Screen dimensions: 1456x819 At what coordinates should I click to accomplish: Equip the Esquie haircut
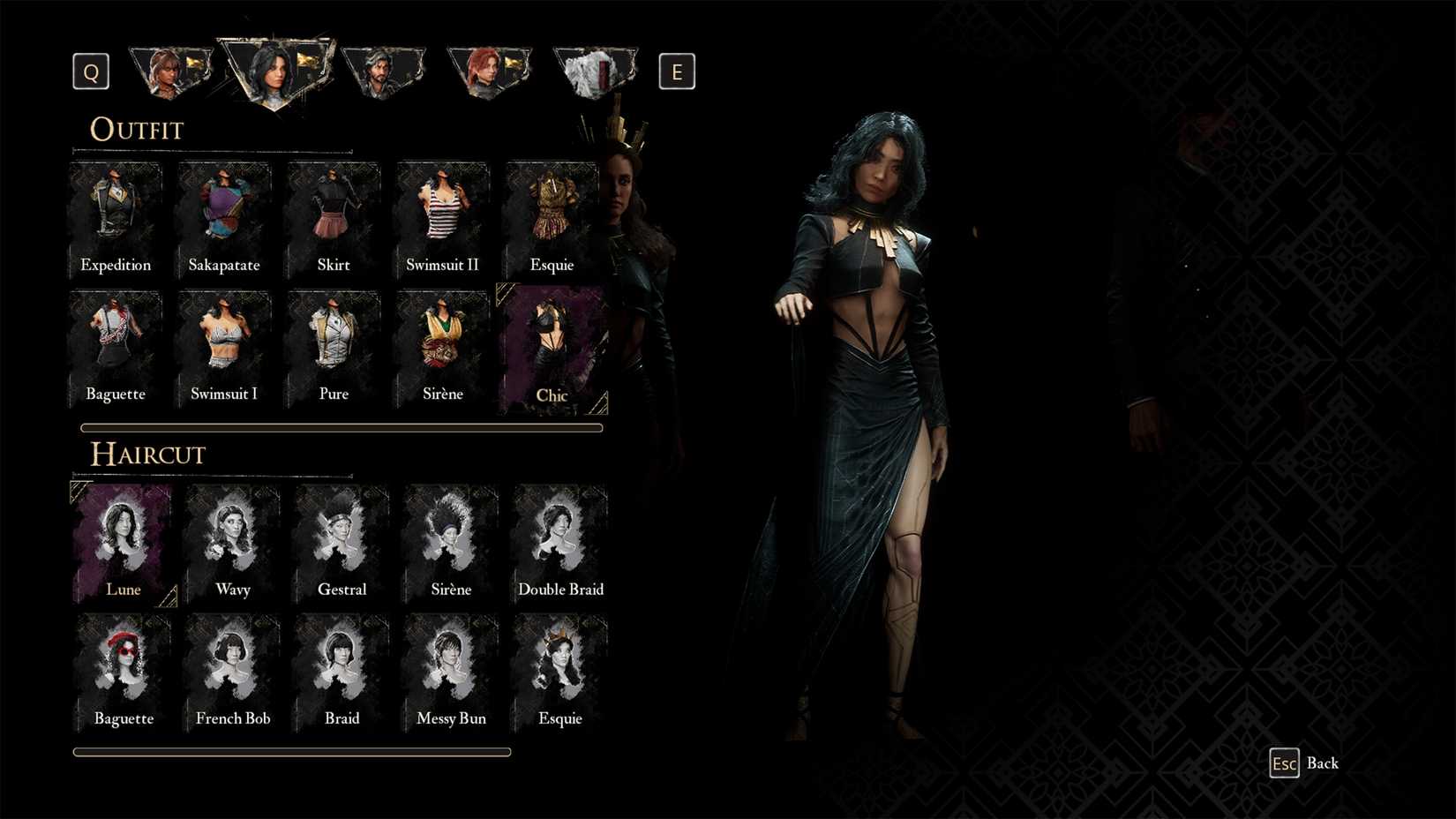click(x=560, y=669)
